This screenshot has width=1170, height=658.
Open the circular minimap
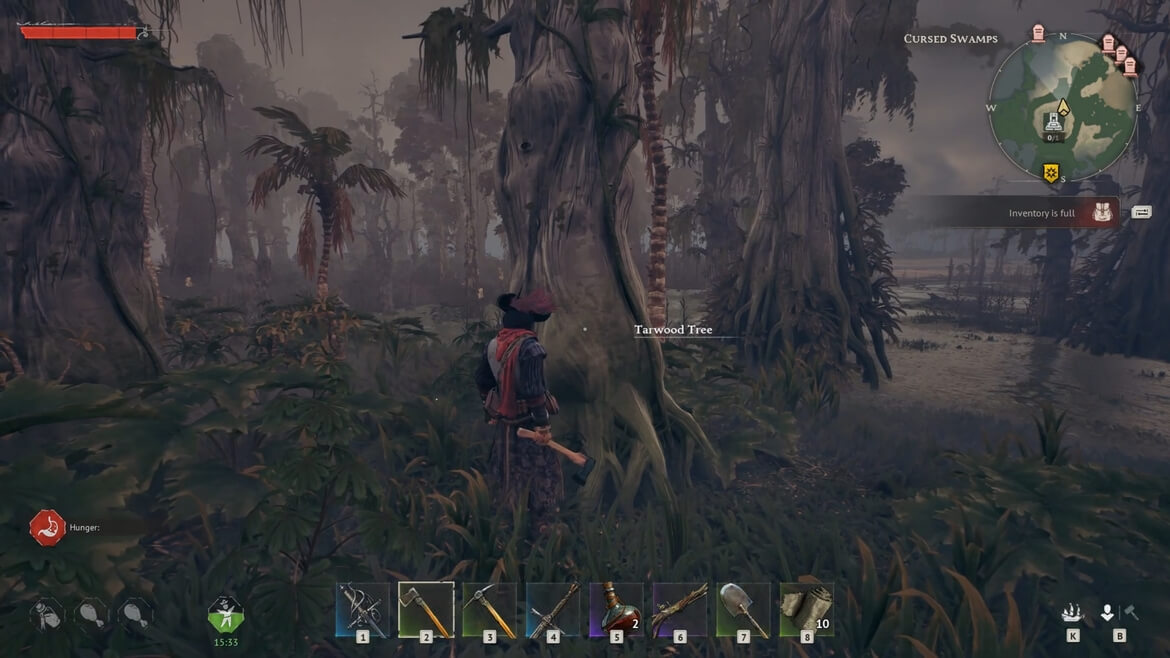[1063, 108]
